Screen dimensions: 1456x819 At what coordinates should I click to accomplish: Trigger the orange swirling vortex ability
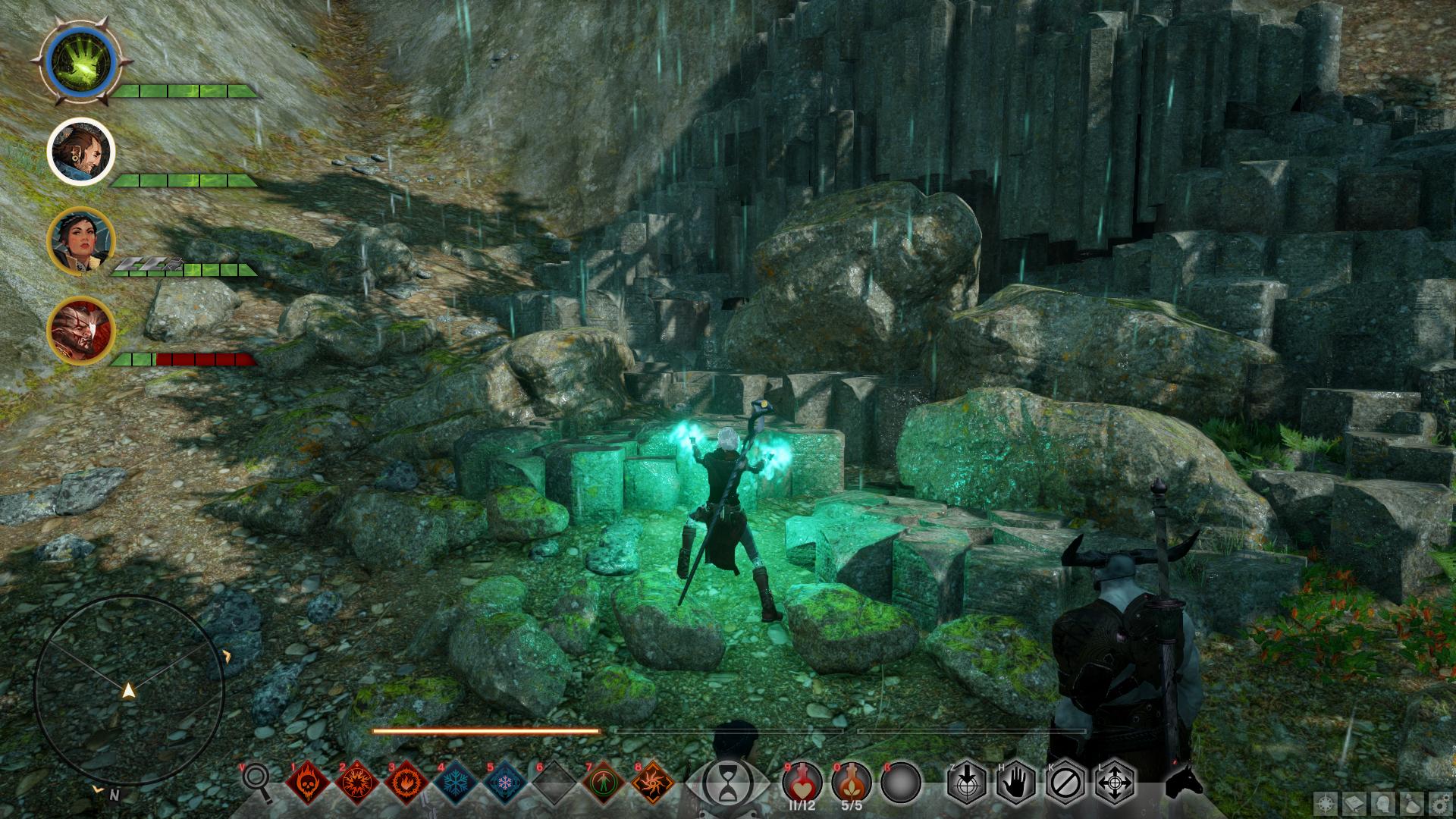tap(653, 783)
